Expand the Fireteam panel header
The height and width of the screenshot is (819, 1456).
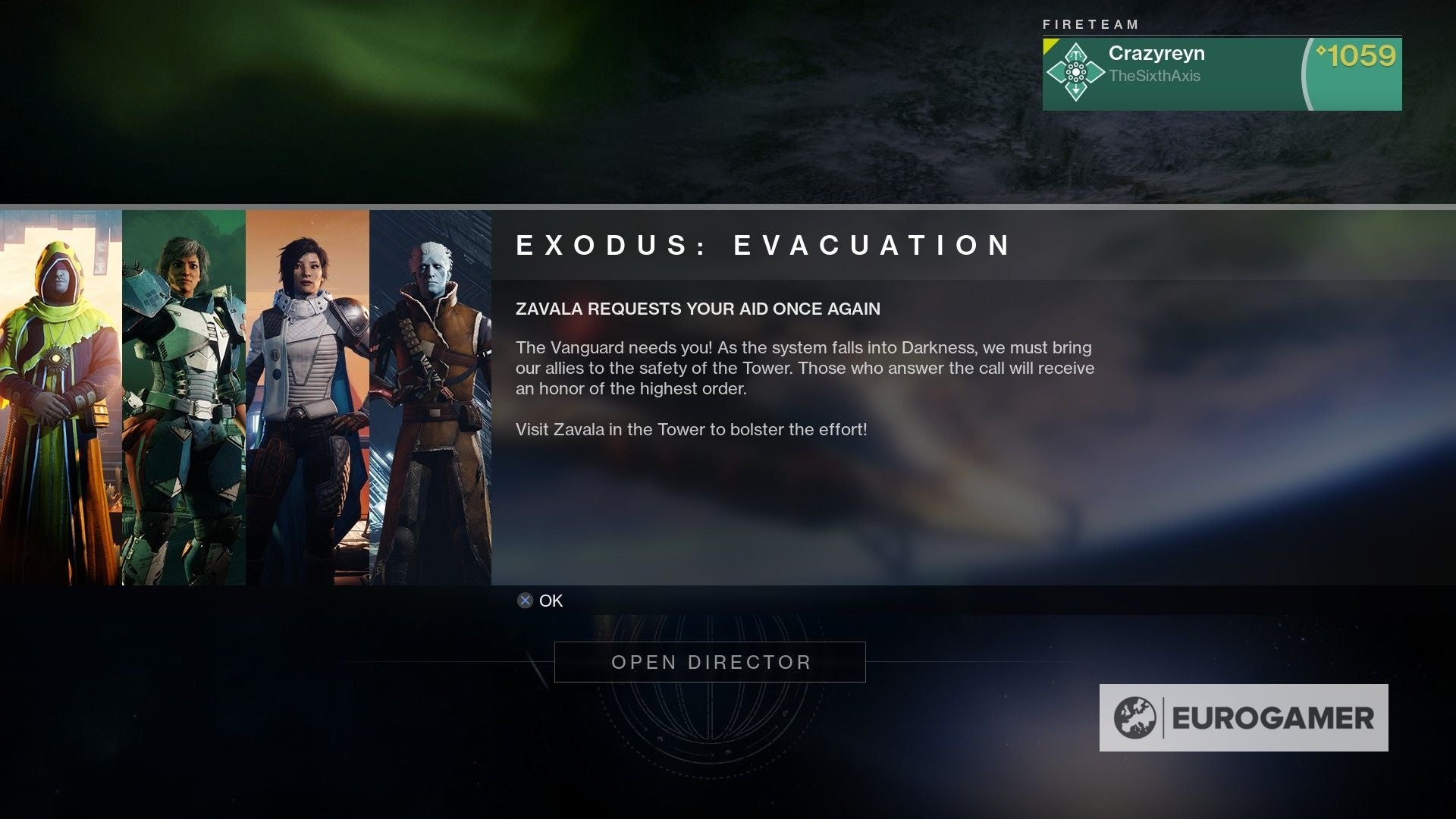[1090, 24]
